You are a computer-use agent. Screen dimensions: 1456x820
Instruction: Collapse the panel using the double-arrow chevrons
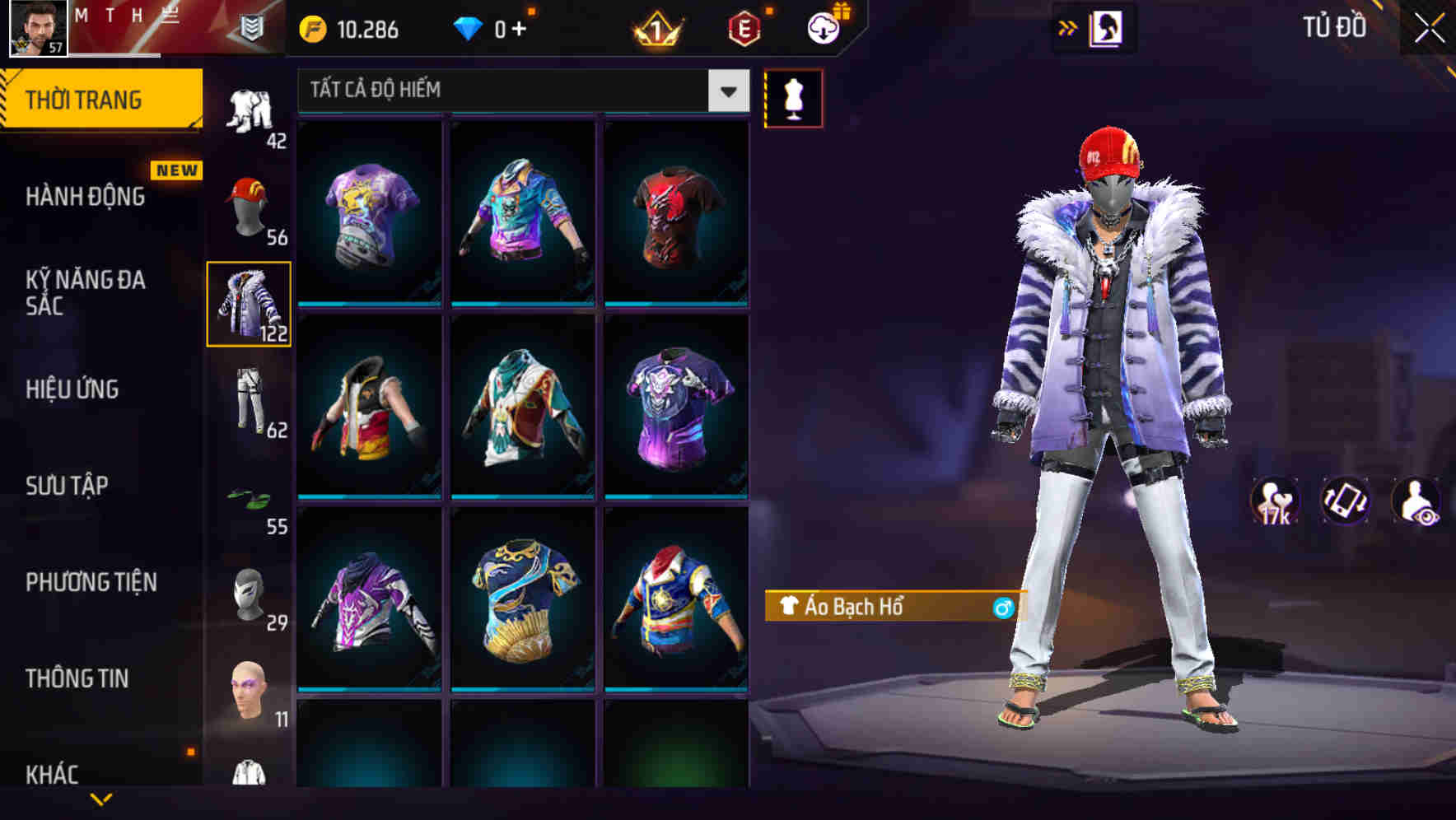point(1068,27)
